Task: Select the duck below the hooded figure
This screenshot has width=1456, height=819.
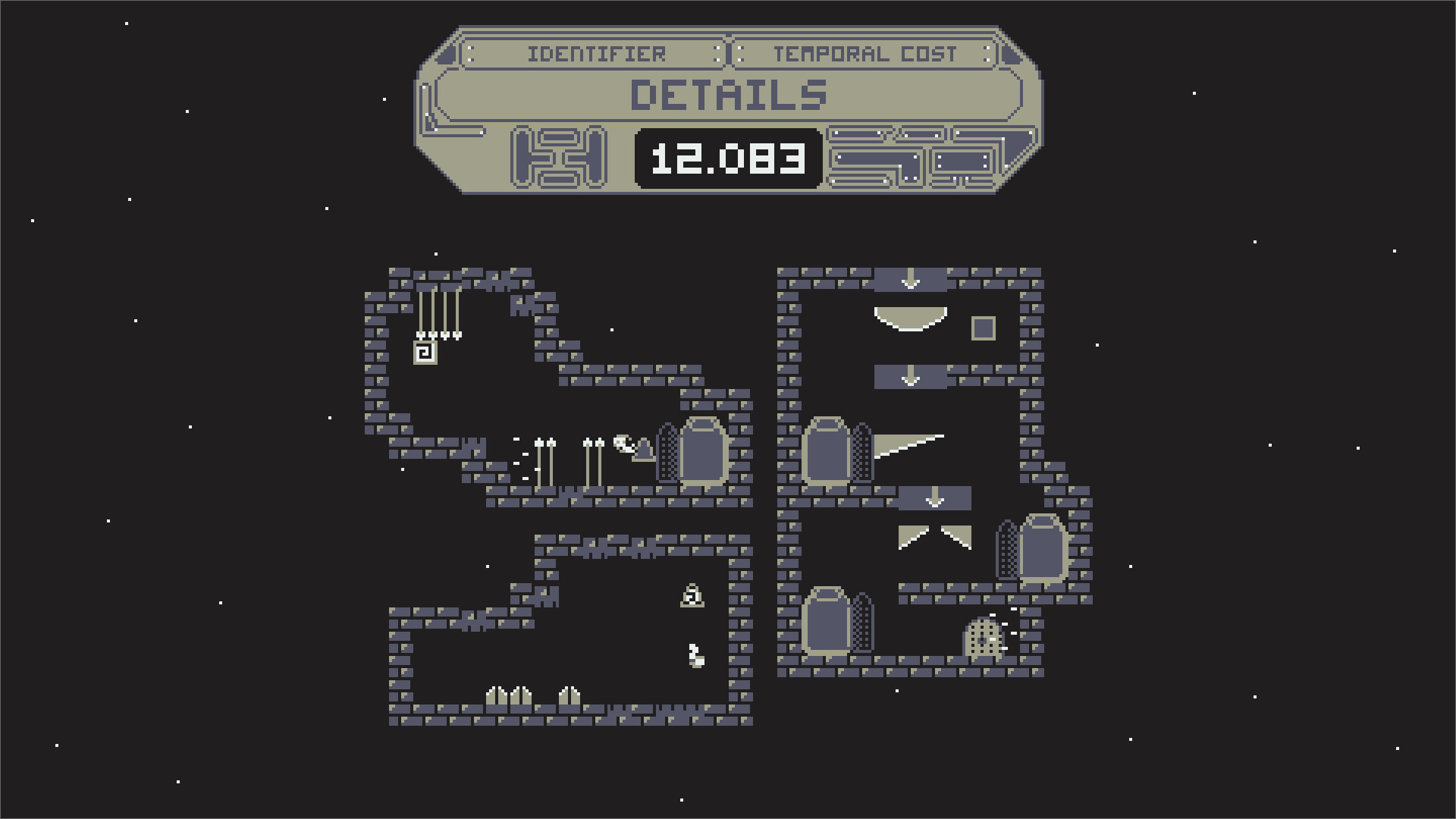Action: 695,656
